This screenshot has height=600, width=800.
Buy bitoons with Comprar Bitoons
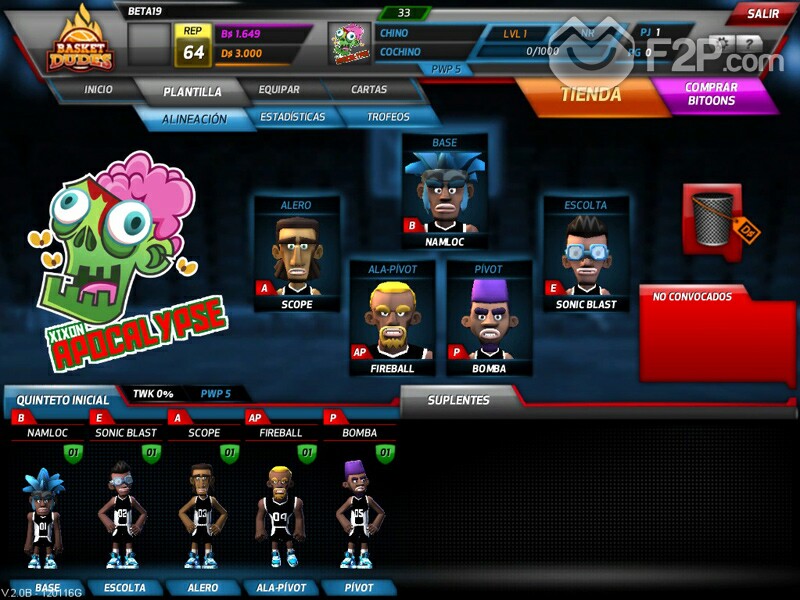tap(712, 95)
